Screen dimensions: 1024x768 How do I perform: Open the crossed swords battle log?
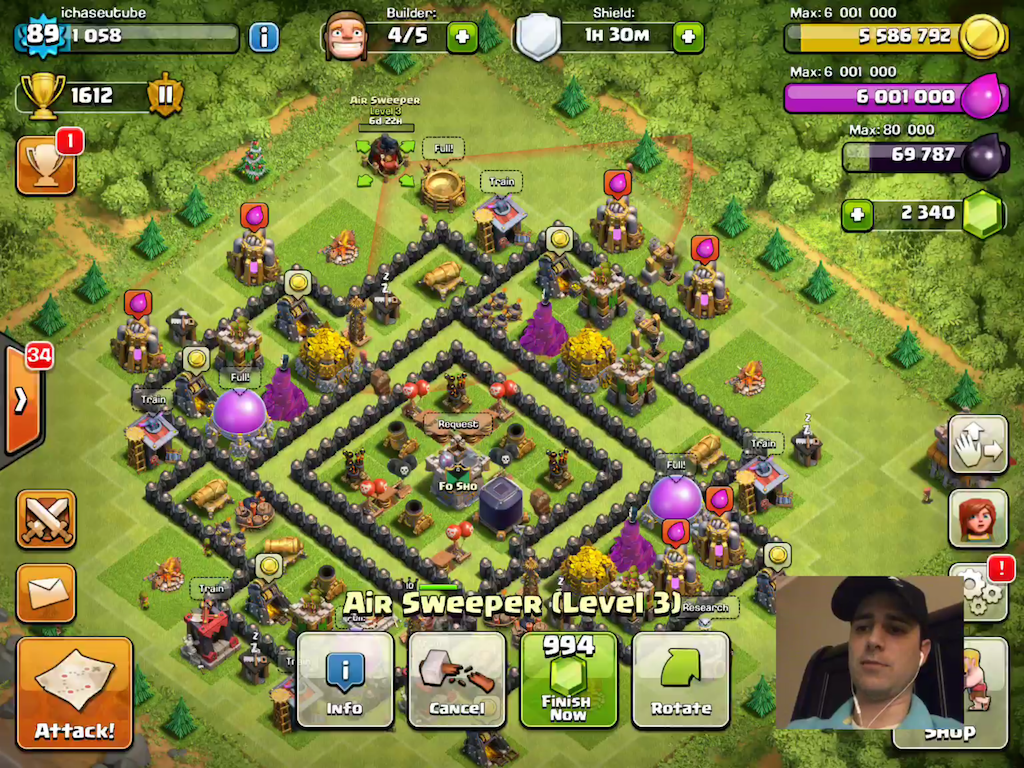[x=46, y=520]
